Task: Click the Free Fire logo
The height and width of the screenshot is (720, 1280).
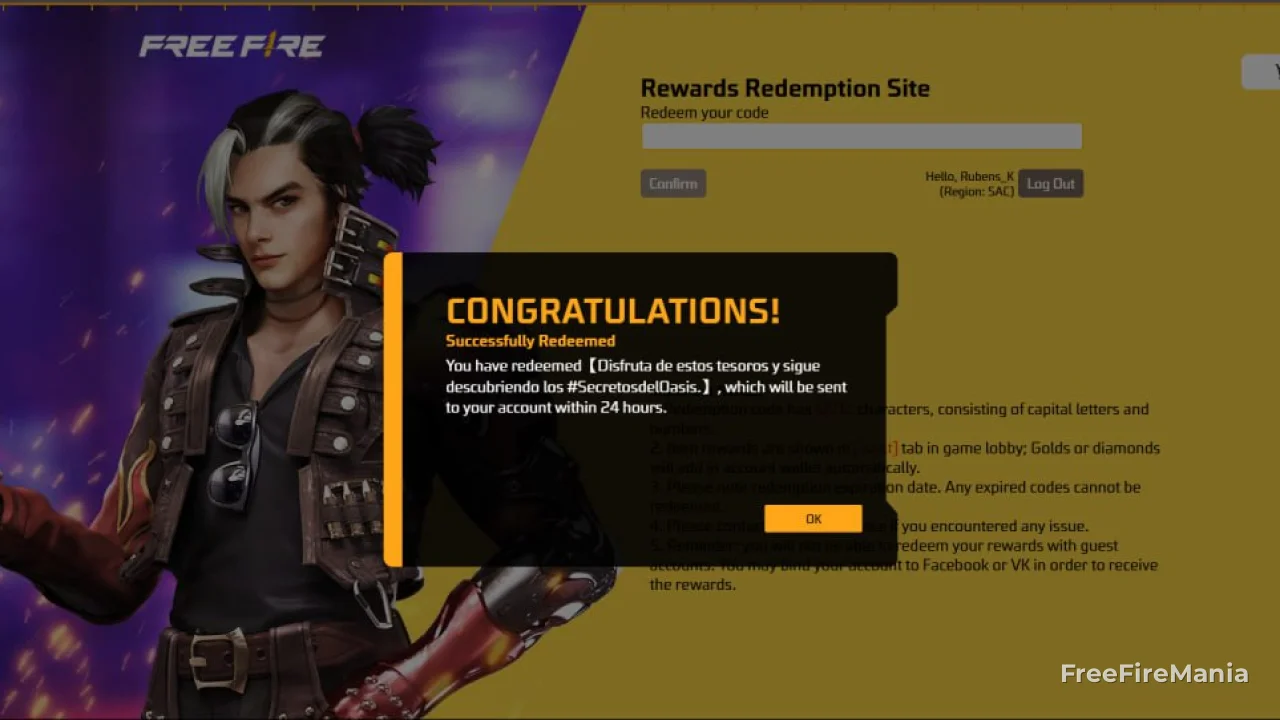Action: pos(232,44)
